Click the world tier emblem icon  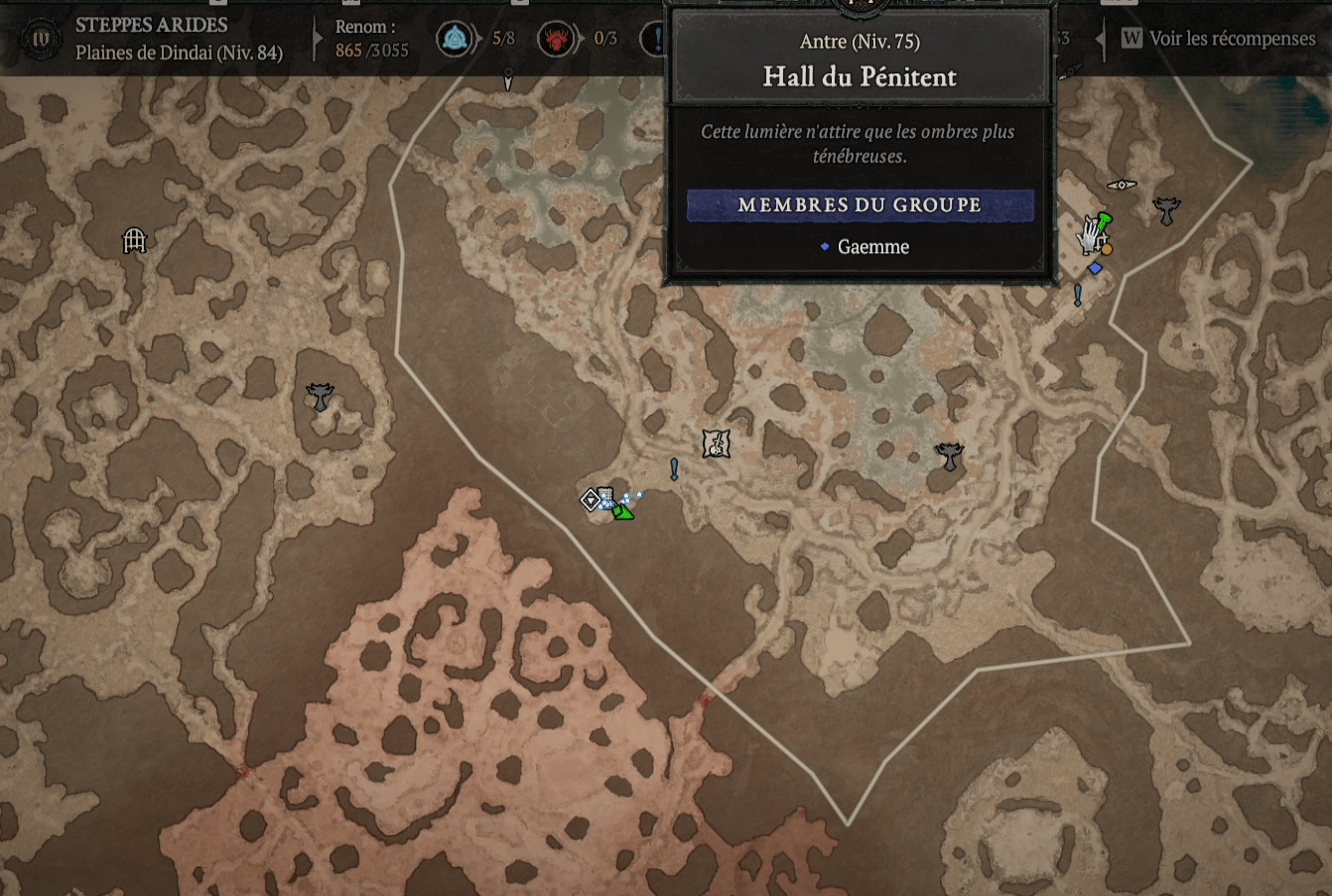(42, 41)
